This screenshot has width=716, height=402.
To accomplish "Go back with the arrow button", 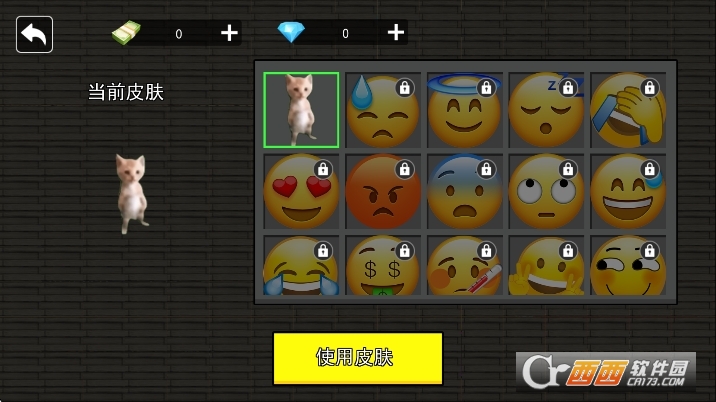I will 34,35.
